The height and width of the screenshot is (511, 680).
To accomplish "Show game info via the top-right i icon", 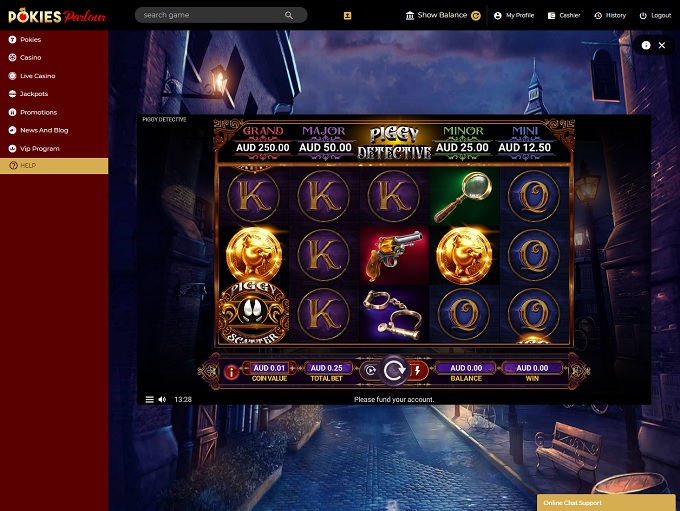I will [646, 45].
